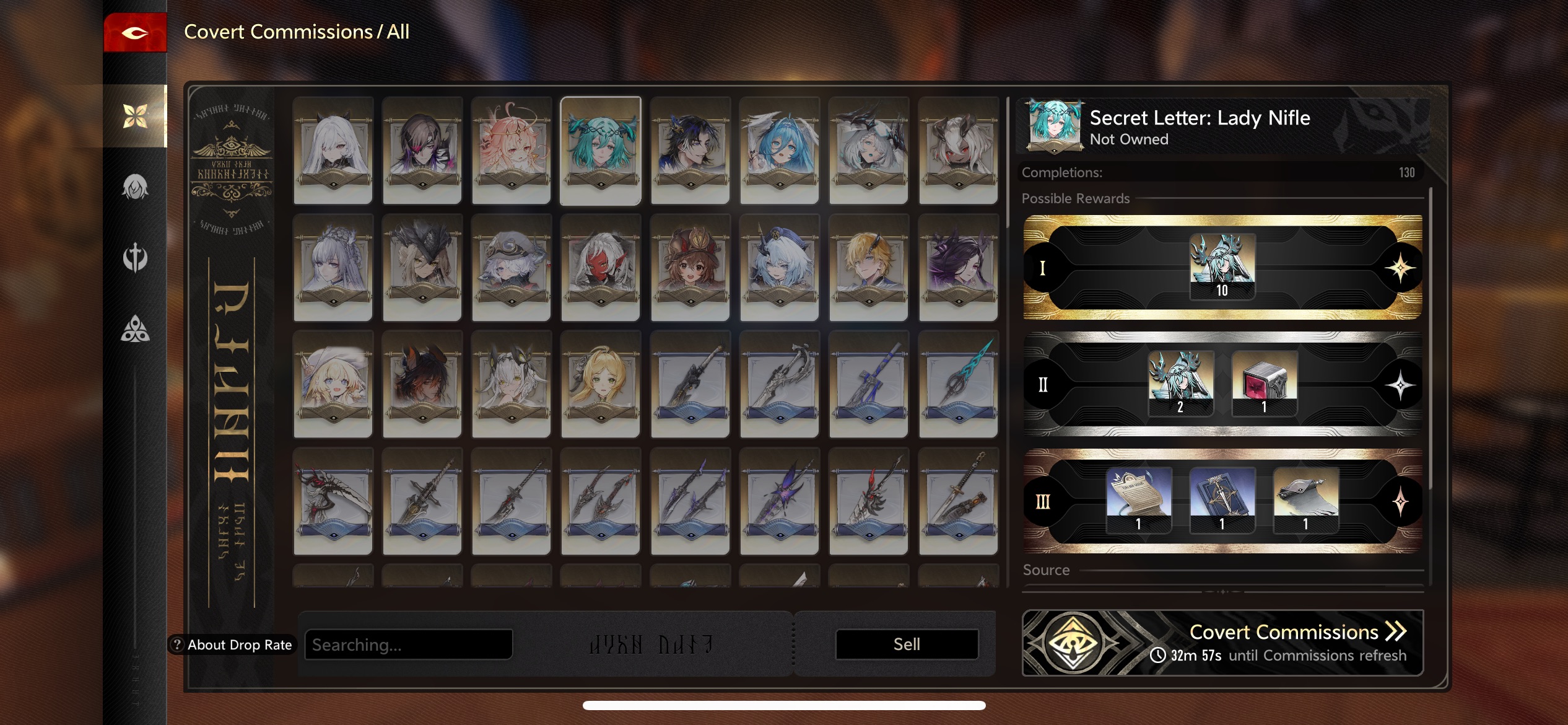Inspect the tier I reward character shard

click(x=1222, y=266)
